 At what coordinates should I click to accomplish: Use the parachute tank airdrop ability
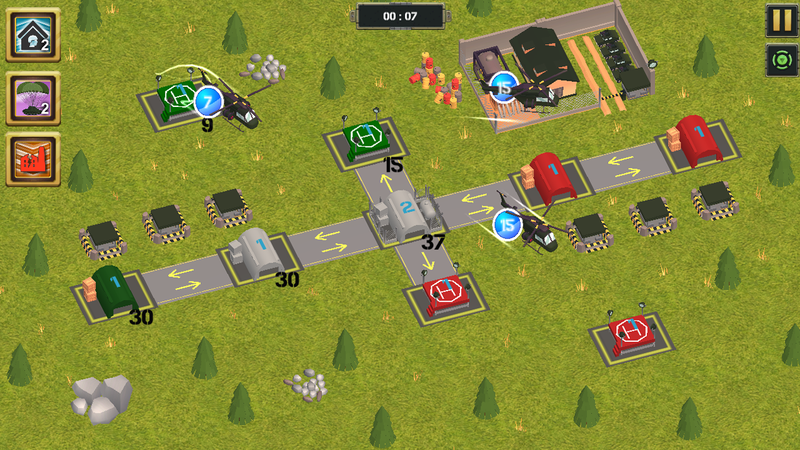pyautogui.click(x=33, y=98)
